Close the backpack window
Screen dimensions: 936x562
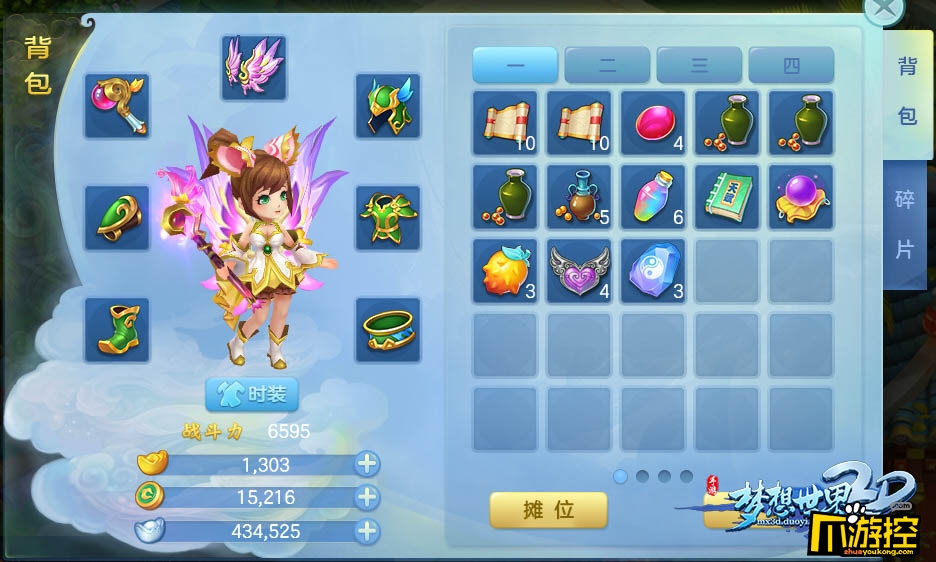[x=884, y=11]
